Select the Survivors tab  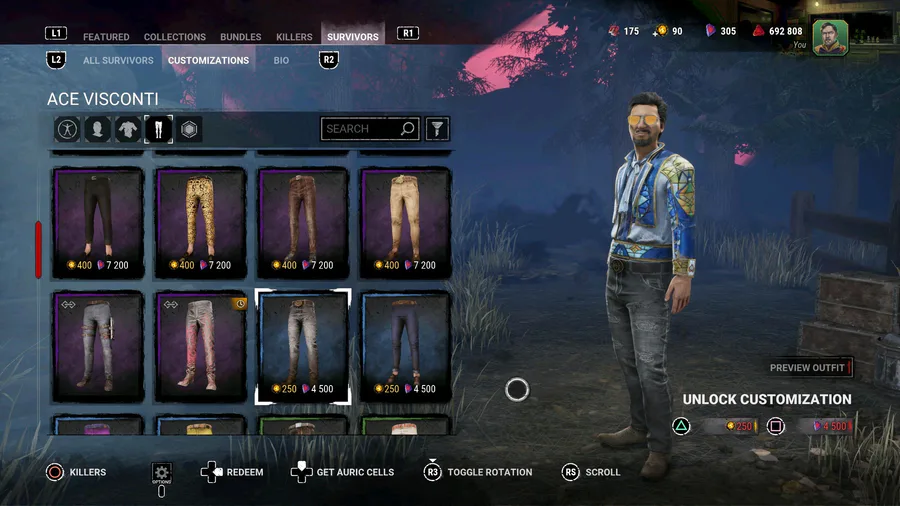point(353,37)
